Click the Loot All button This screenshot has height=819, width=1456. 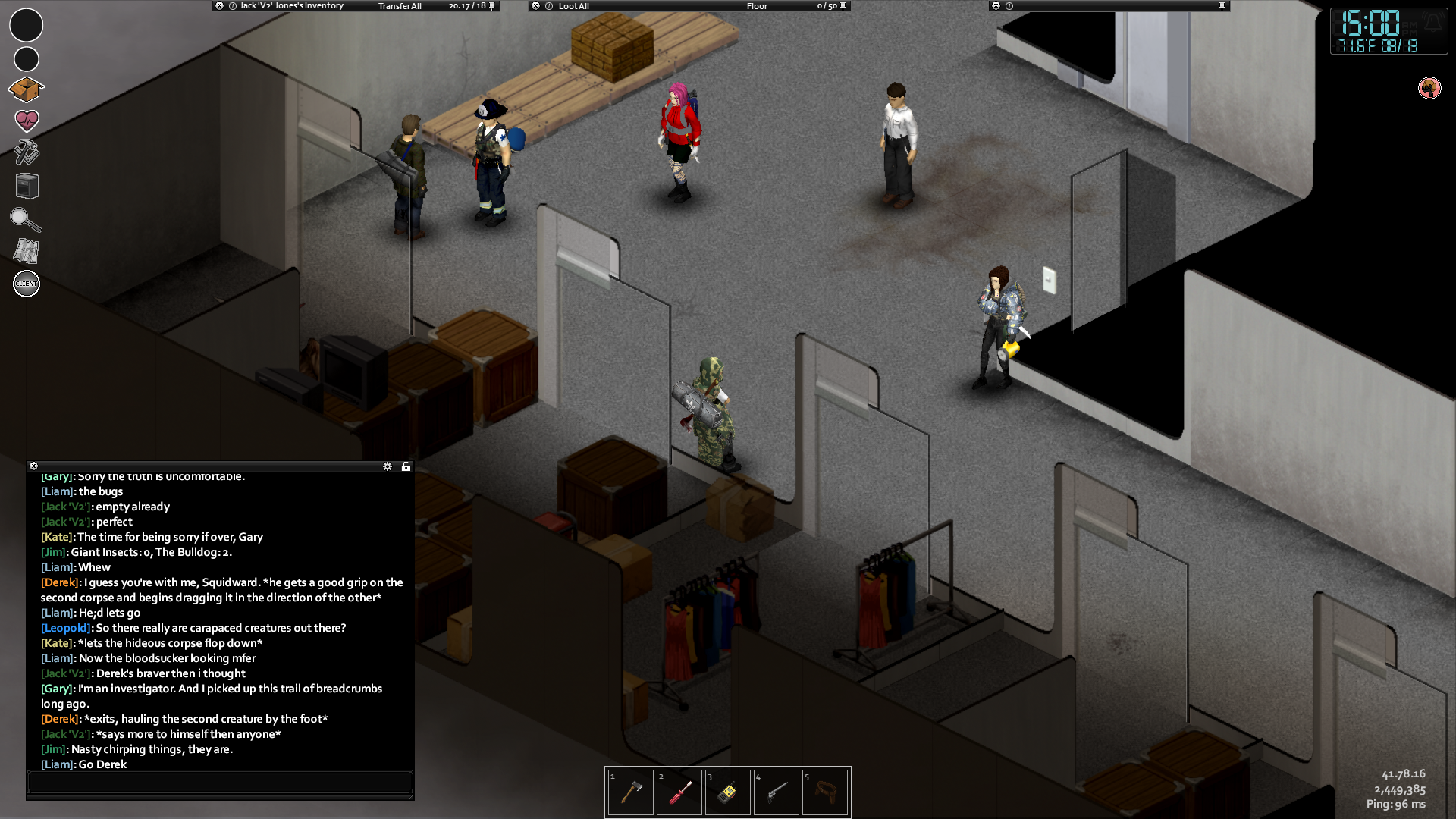tap(573, 6)
